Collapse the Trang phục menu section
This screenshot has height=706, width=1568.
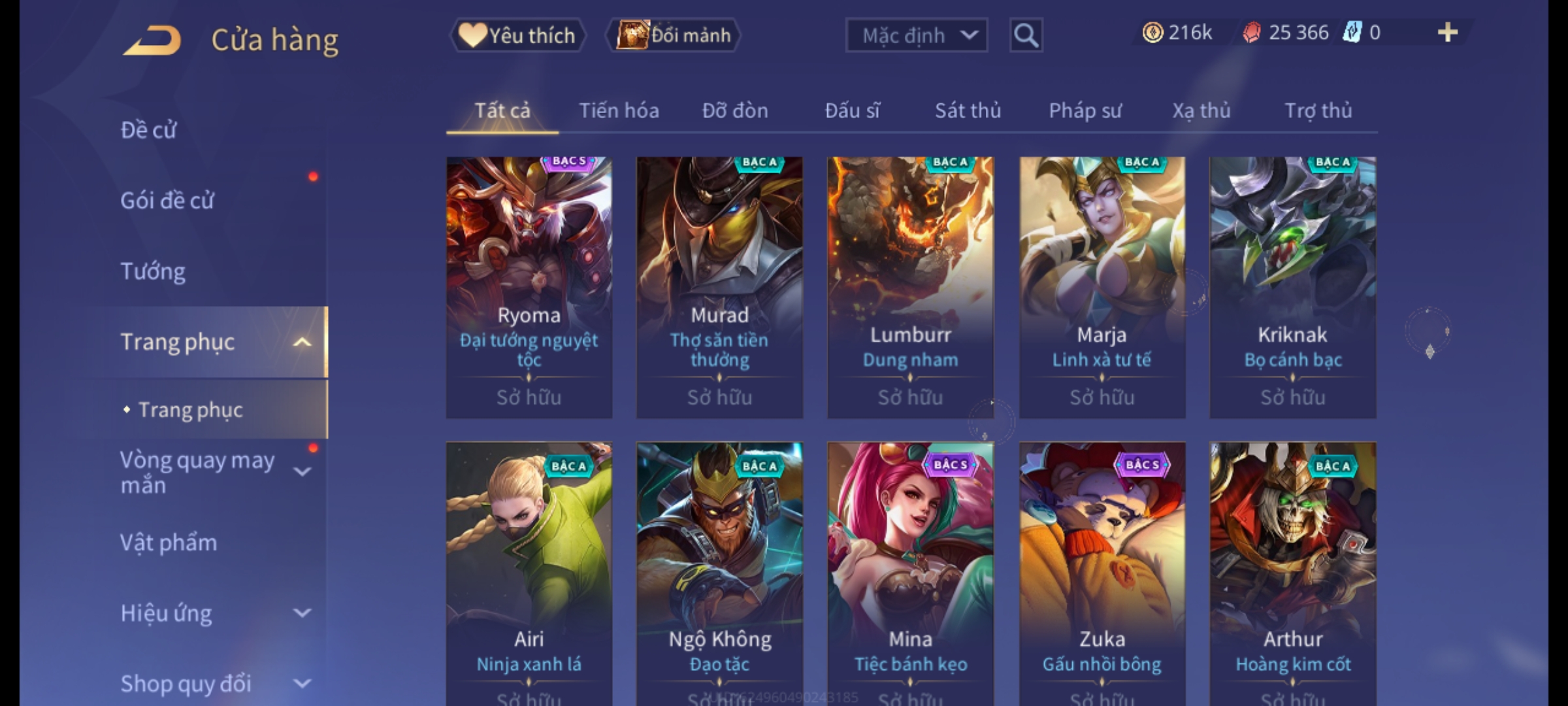click(302, 342)
